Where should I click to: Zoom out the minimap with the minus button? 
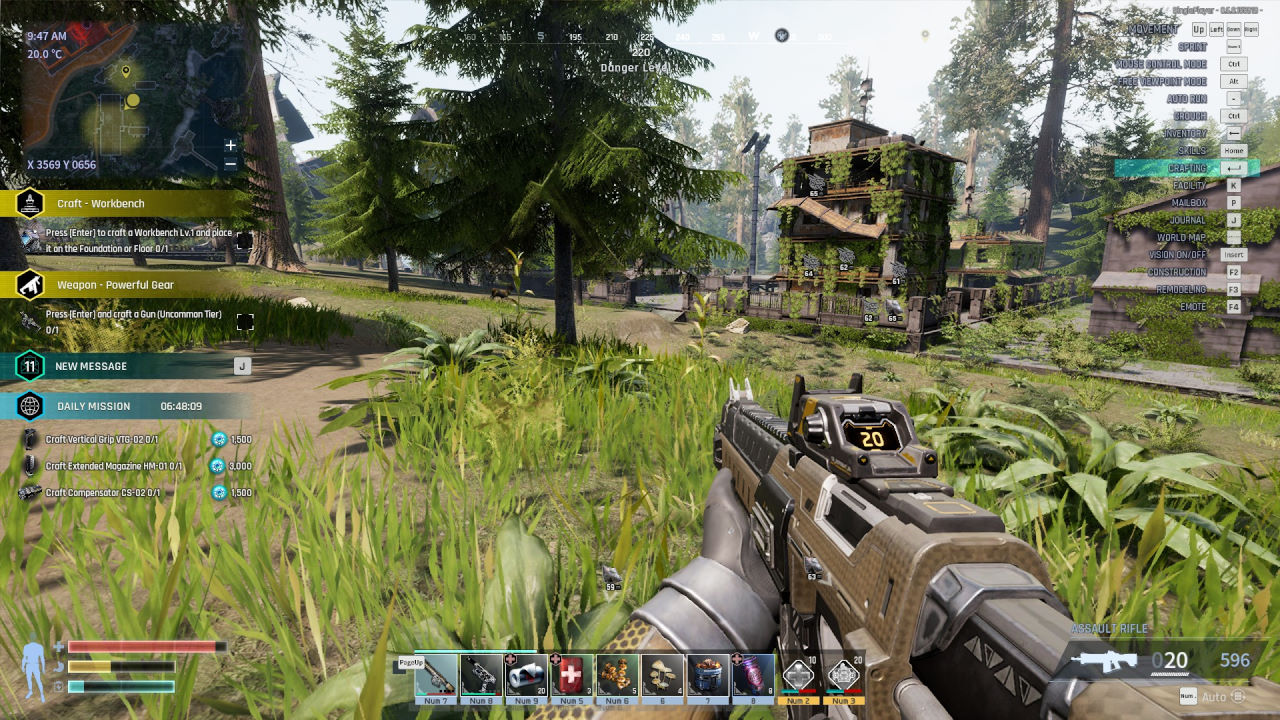(x=231, y=164)
